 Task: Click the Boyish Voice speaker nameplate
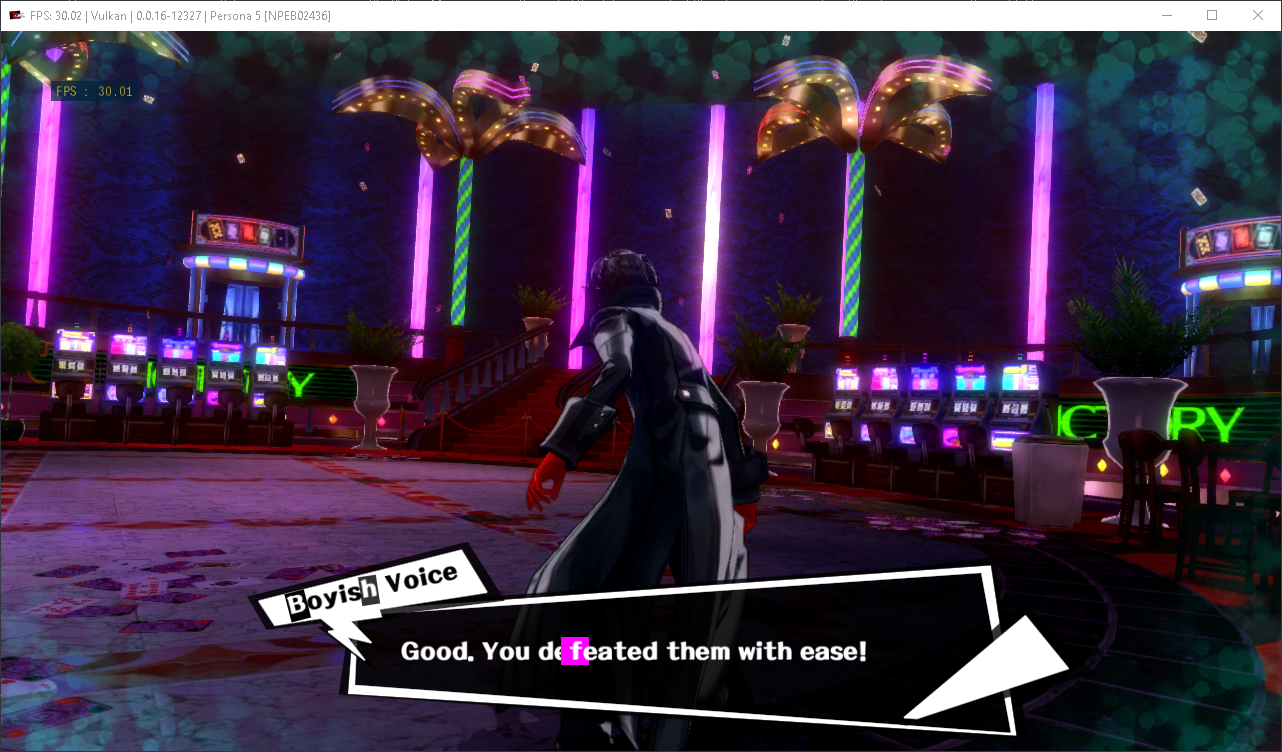pyautogui.click(x=374, y=585)
